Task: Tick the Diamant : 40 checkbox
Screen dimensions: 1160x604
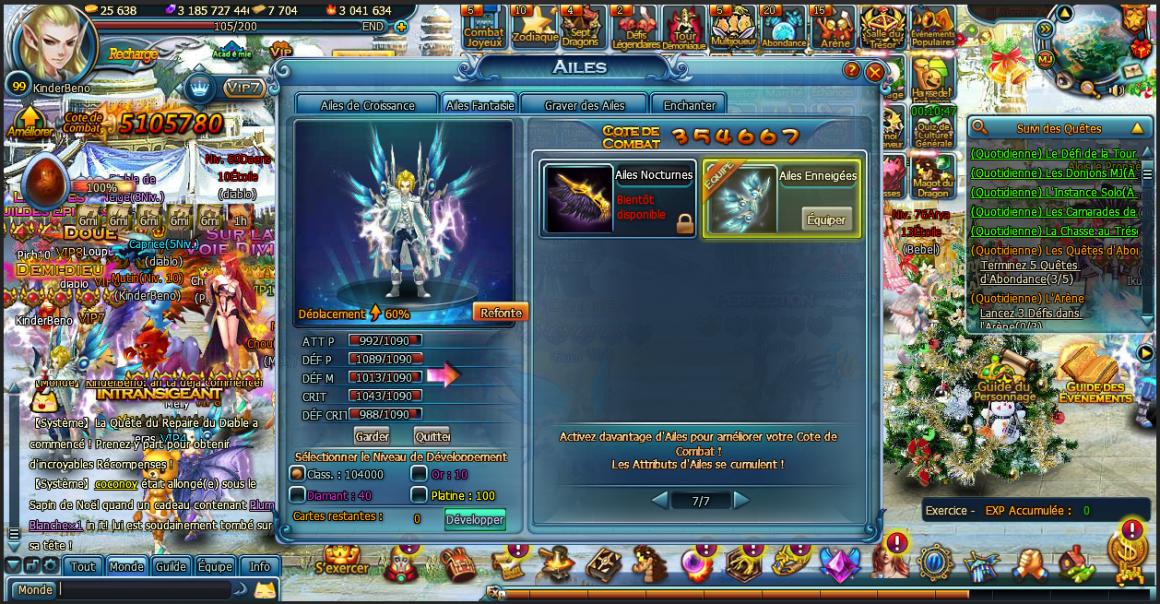Action: 298,495
